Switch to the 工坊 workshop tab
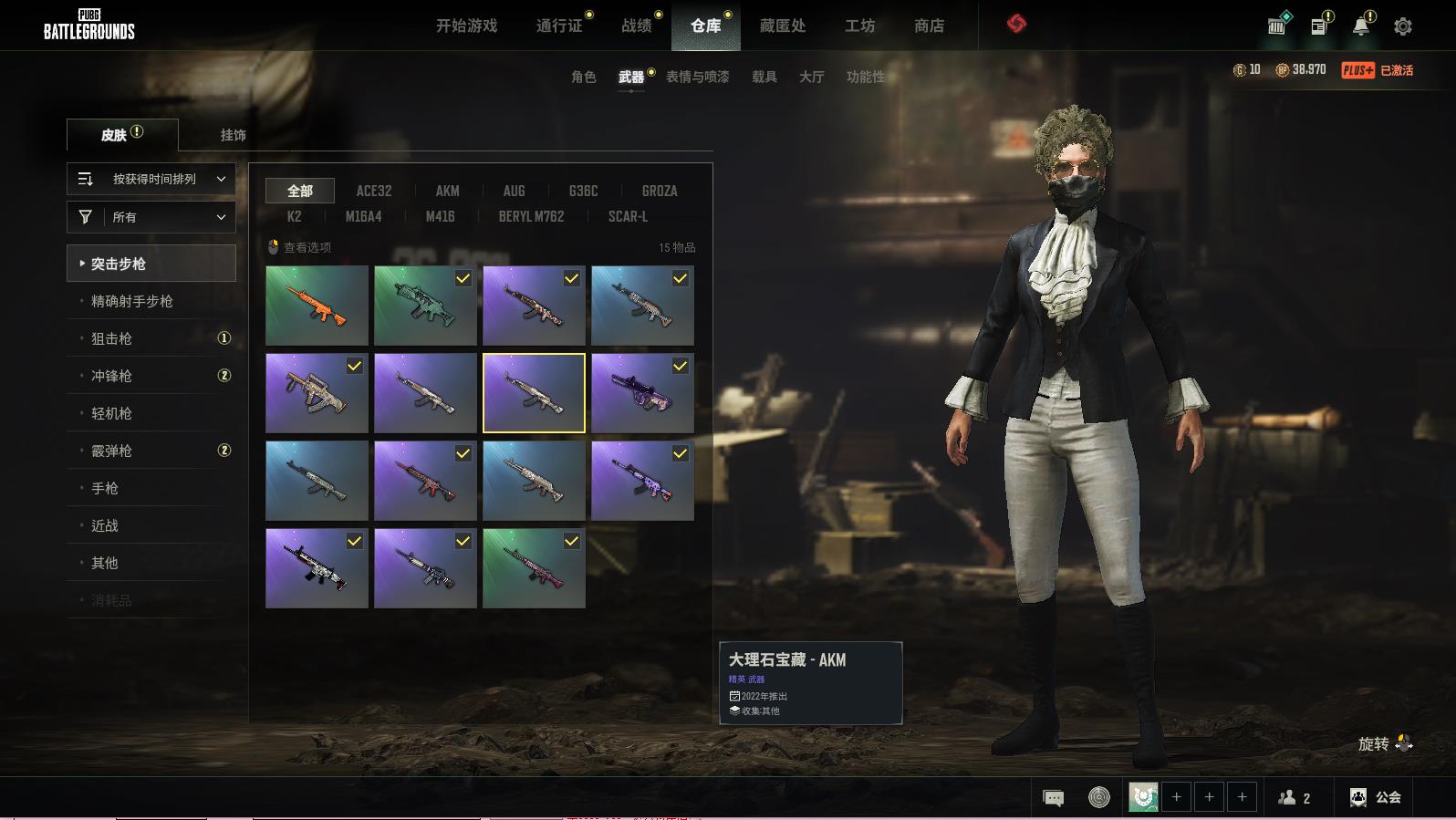This screenshot has width=1456, height=820. pos(859,26)
